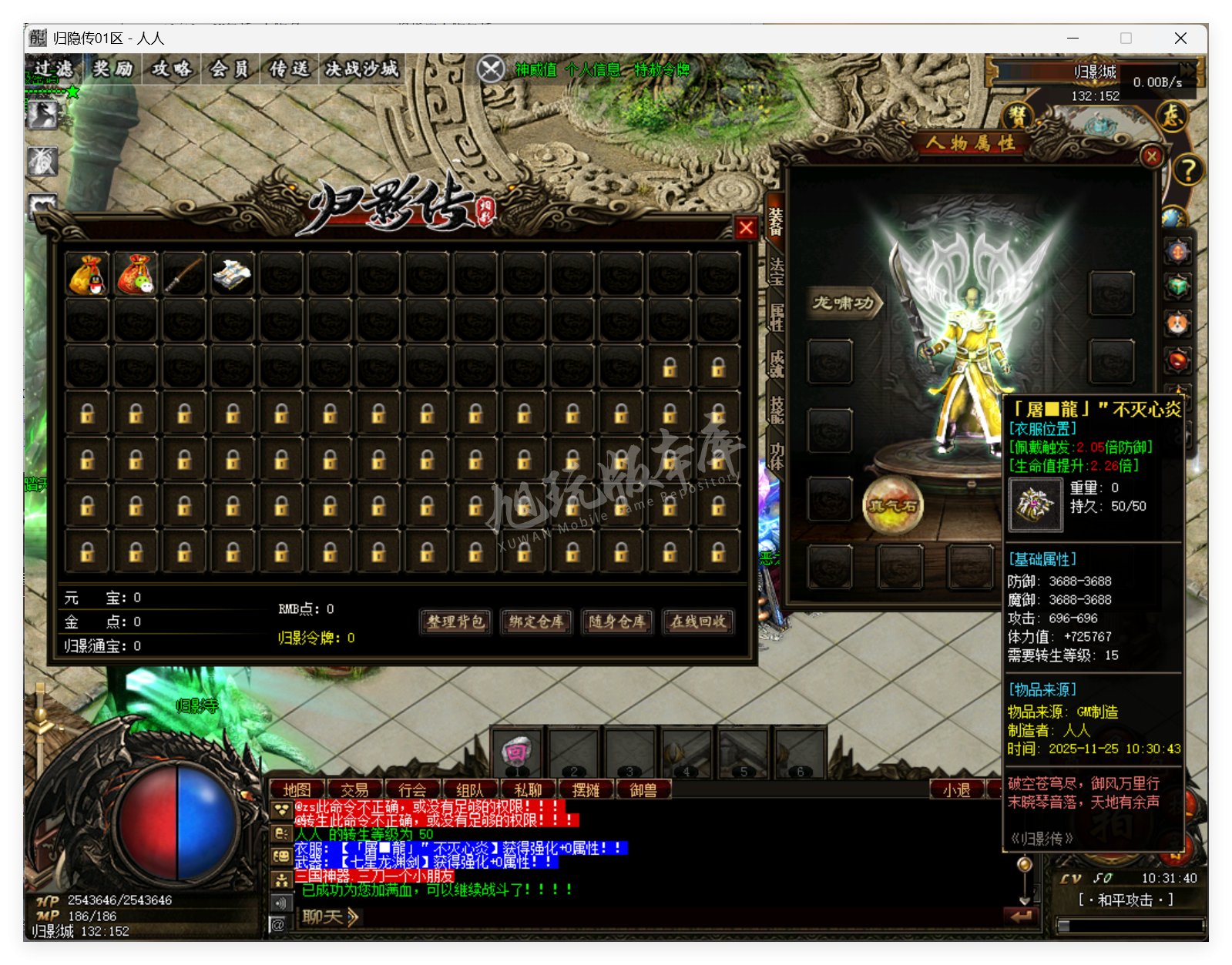Open the pet dog icon in right sidebar
The width and height of the screenshot is (1232, 965).
[x=1177, y=323]
